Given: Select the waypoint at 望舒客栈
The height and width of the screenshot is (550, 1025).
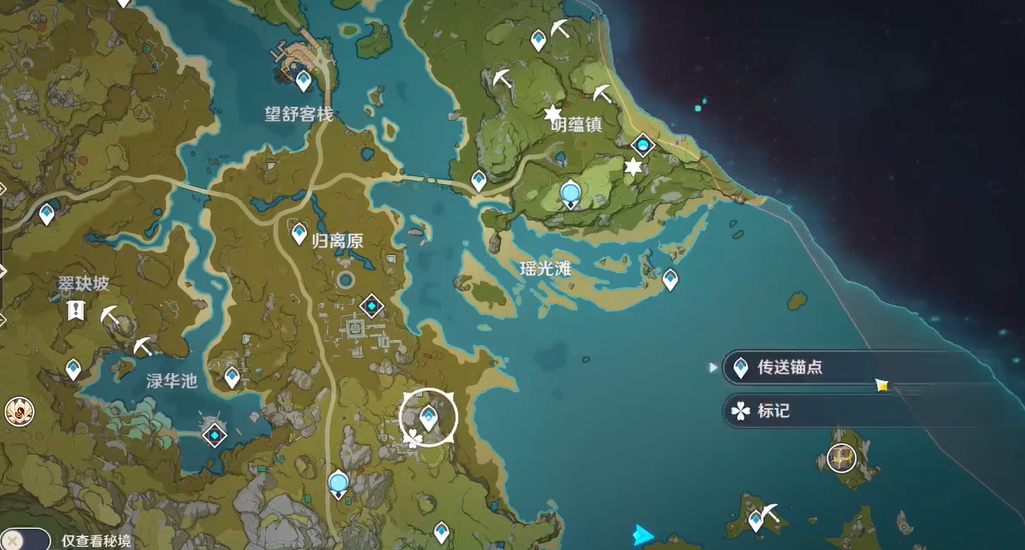Looking at the screenshot, I should 304,80.
